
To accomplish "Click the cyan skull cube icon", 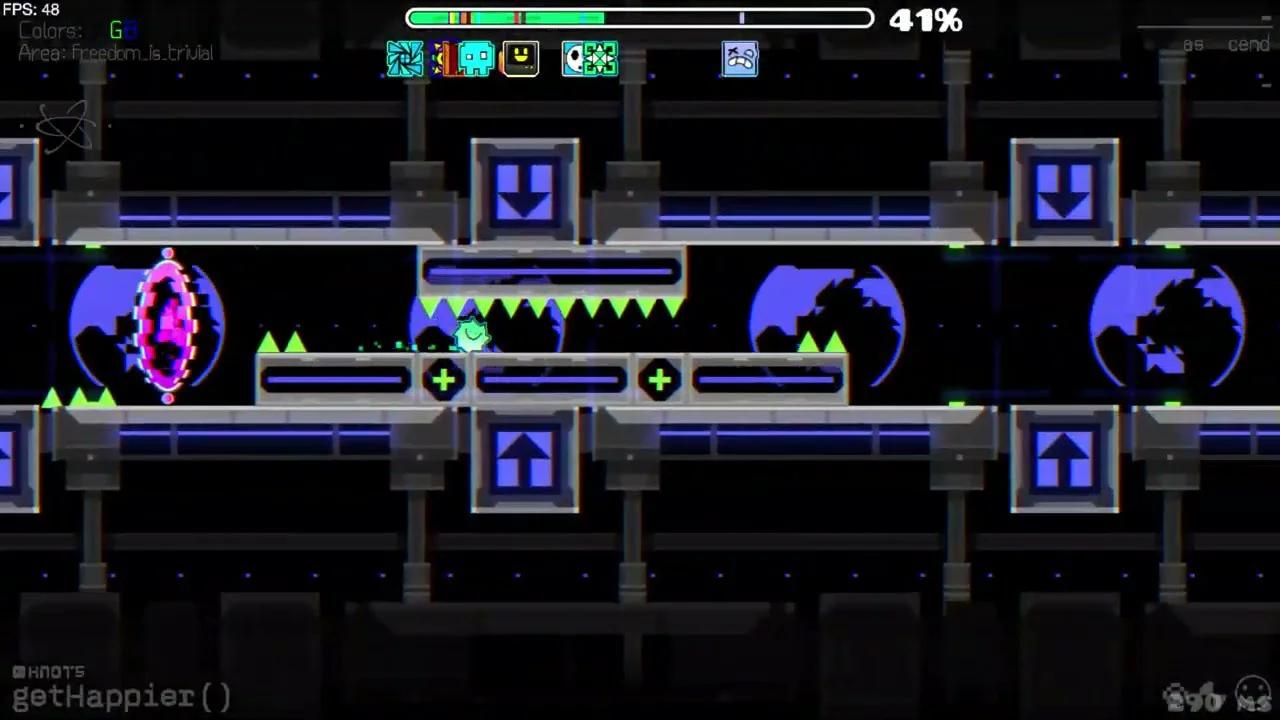I will pyautogui.click(x=474, y=59).
